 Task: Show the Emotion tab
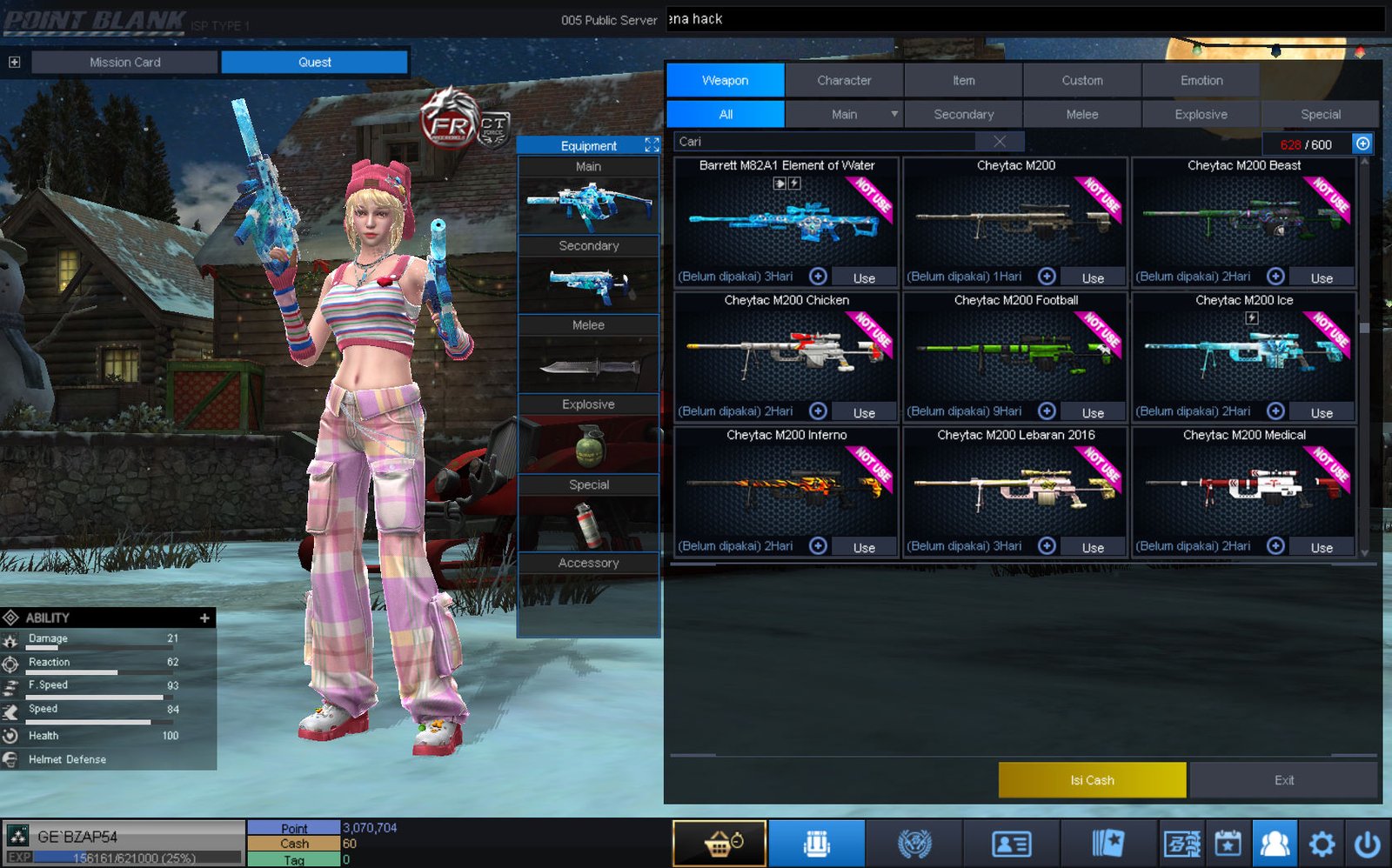[1201, 80]
